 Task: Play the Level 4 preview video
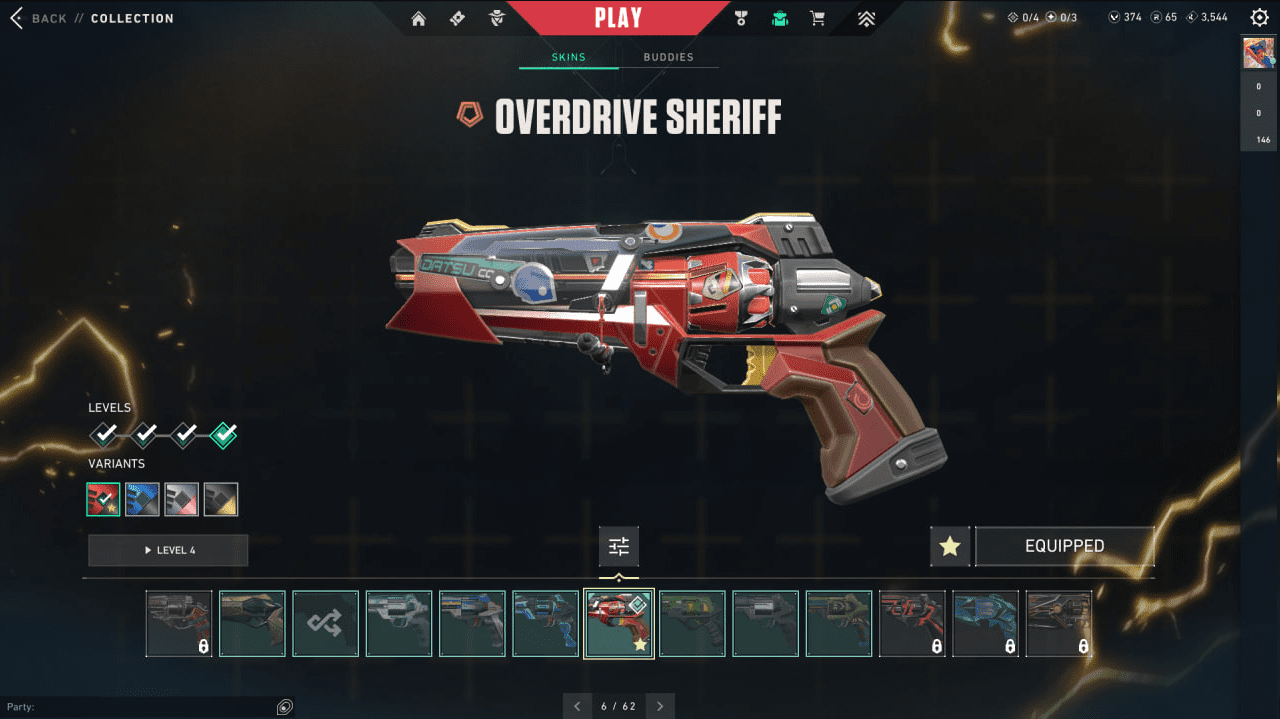168,550
